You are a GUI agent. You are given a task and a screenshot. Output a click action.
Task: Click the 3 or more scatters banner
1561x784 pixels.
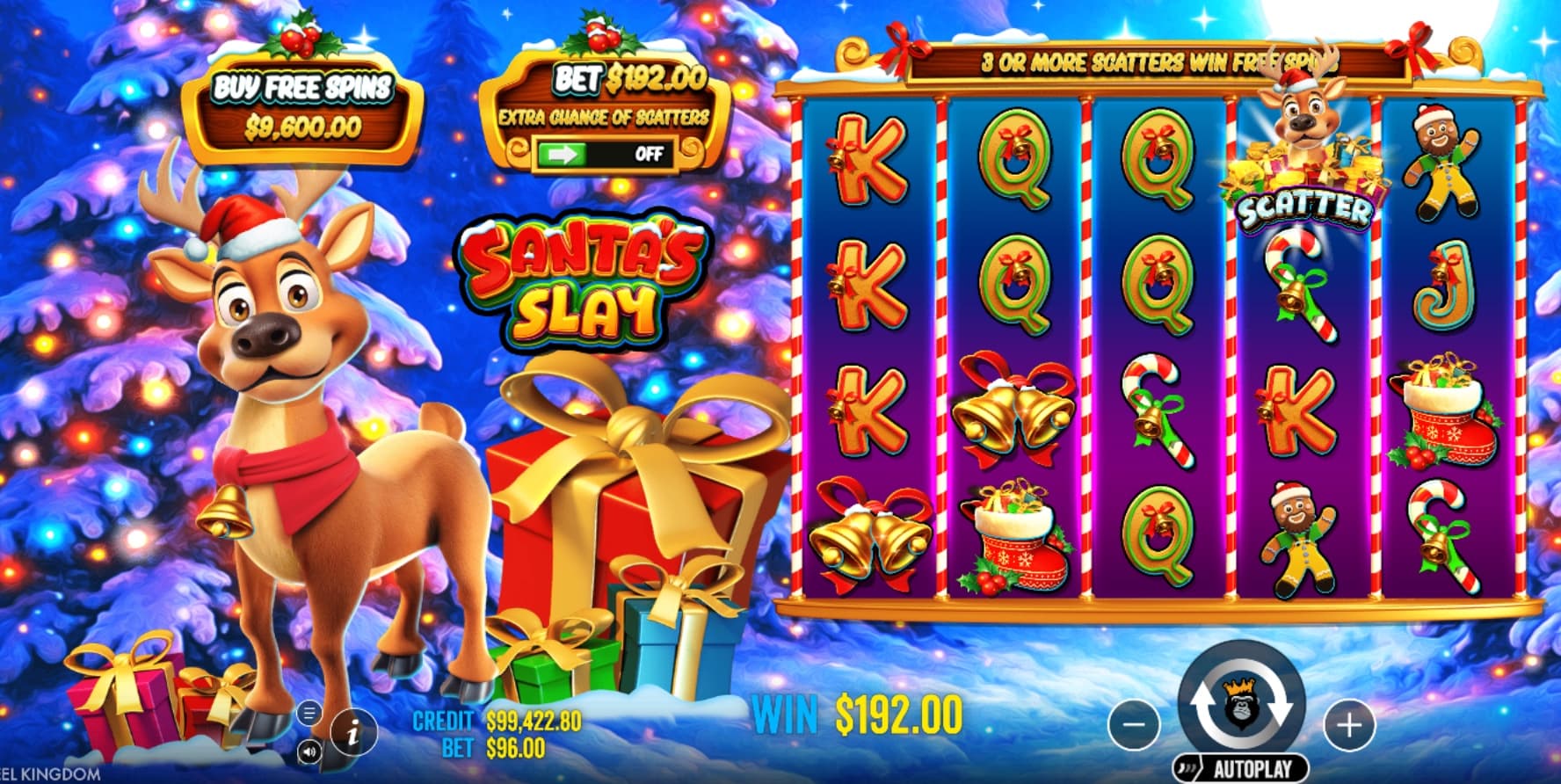[x=1160, y=62]
